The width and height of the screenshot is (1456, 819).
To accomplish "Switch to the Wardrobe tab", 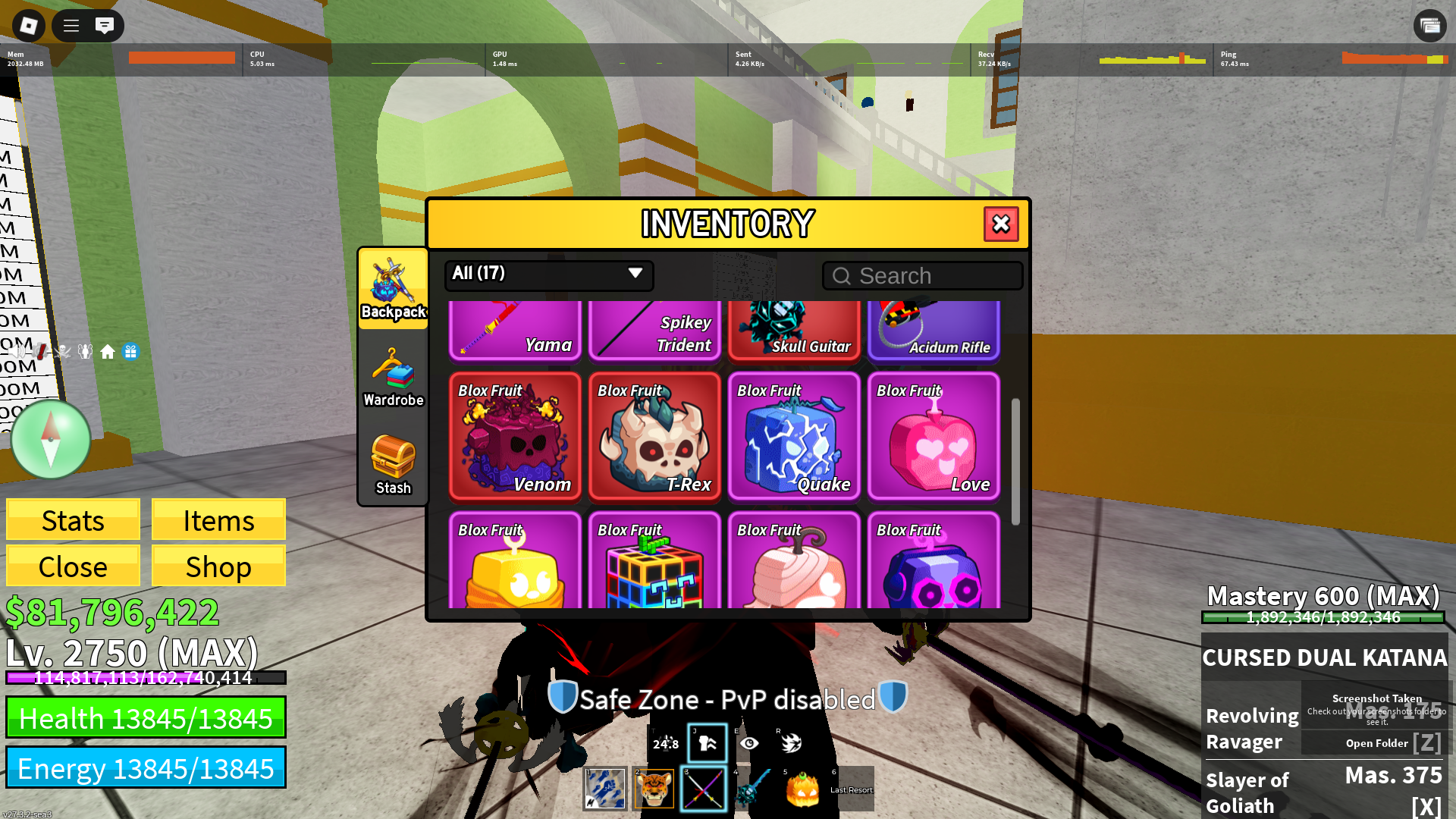I will tap(393, 378).
